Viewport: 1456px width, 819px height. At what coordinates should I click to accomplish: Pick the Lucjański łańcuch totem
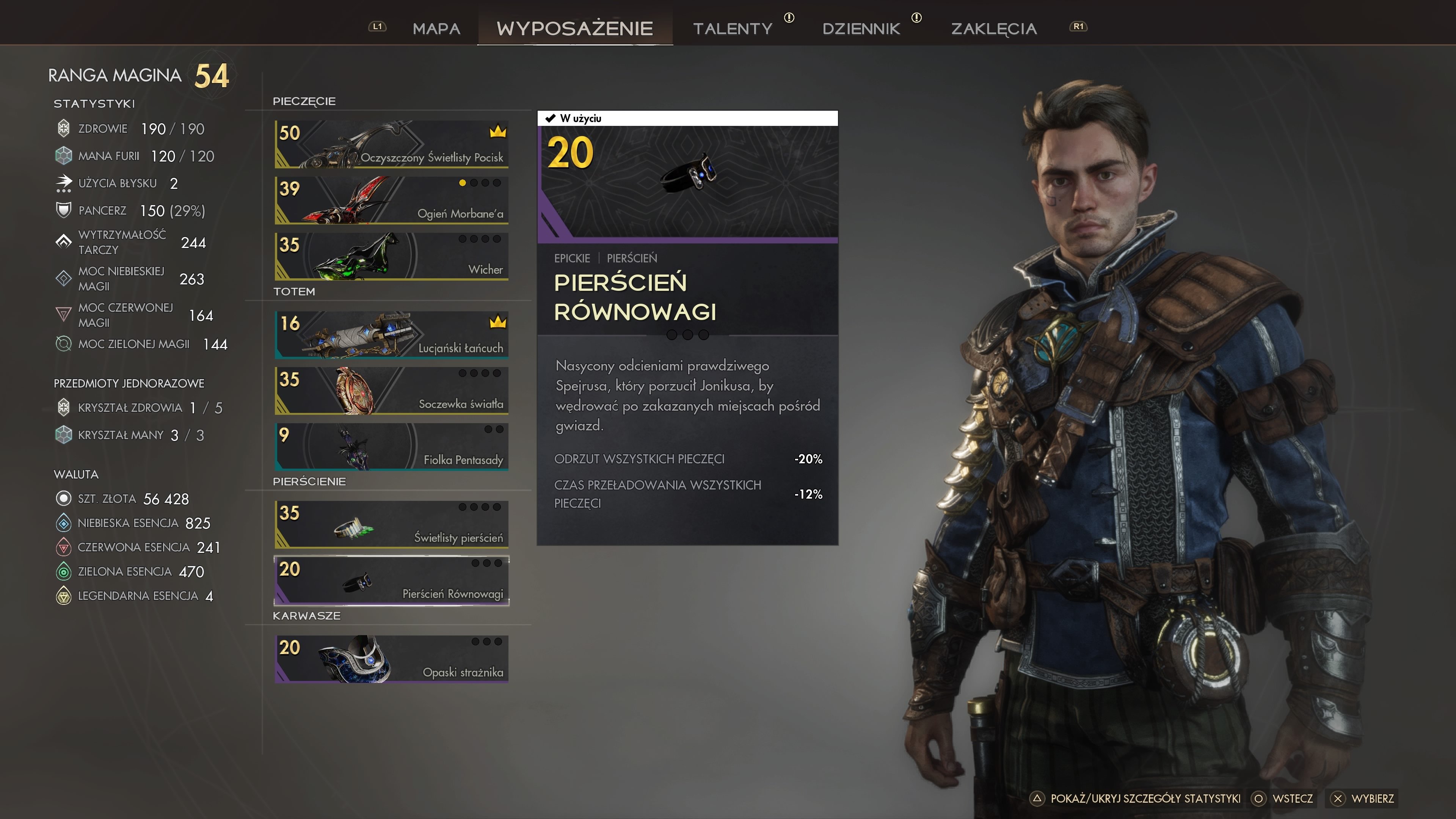point(391,334)
